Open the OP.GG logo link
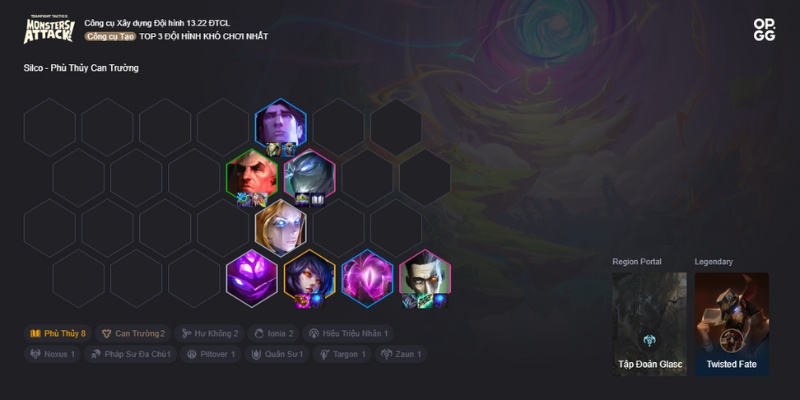Viewport: 800px width, 400px height. pyautogui.click(x=764, y=30)
